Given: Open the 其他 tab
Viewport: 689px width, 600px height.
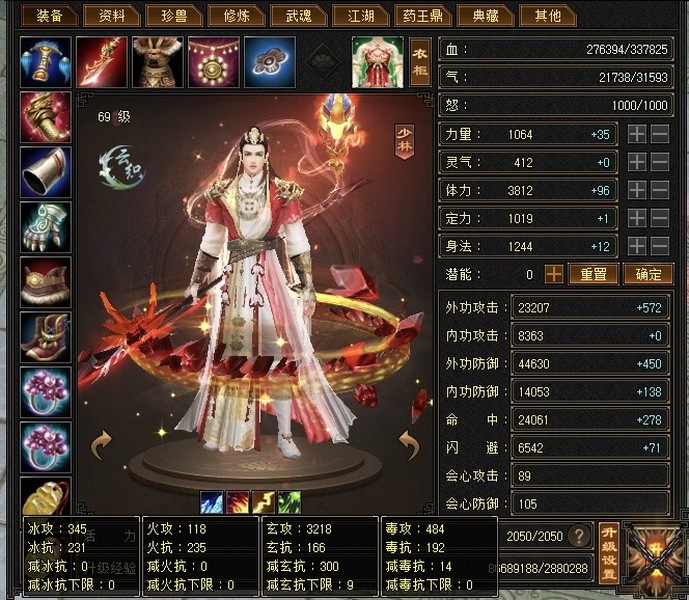Looking at the screenshot, I should (548, 15).
